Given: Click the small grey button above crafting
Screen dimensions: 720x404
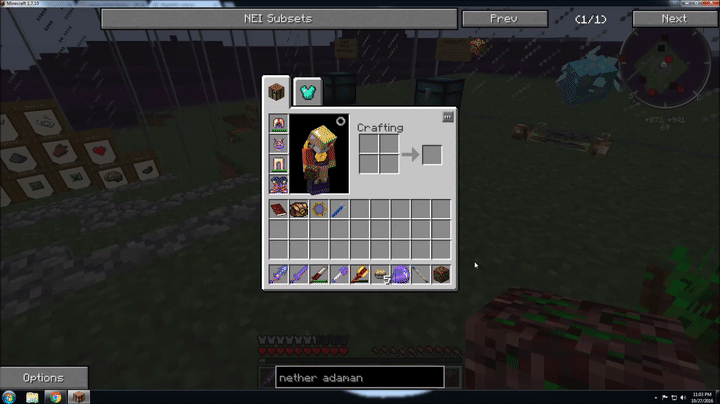Looking at the screenshot, I should 448,117.
